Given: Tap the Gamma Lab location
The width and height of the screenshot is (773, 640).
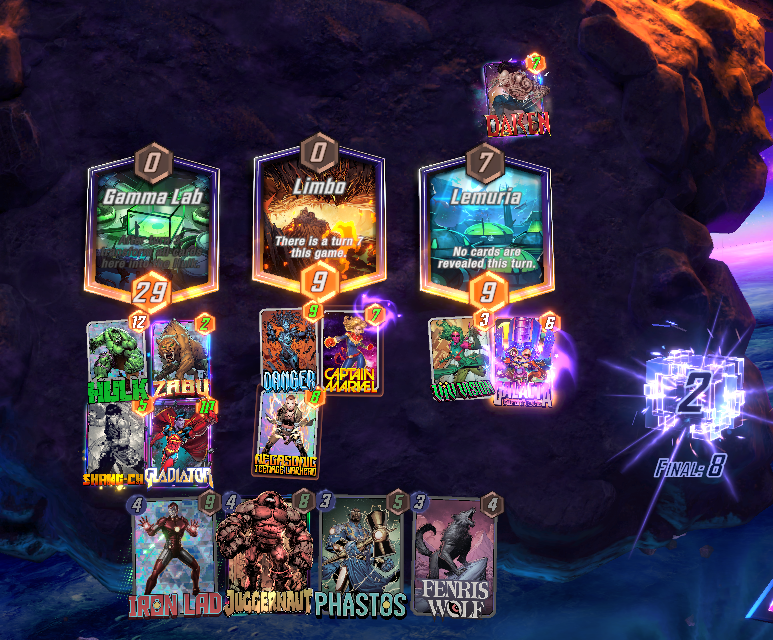Looking at the screenshot, I should [152, 225].
